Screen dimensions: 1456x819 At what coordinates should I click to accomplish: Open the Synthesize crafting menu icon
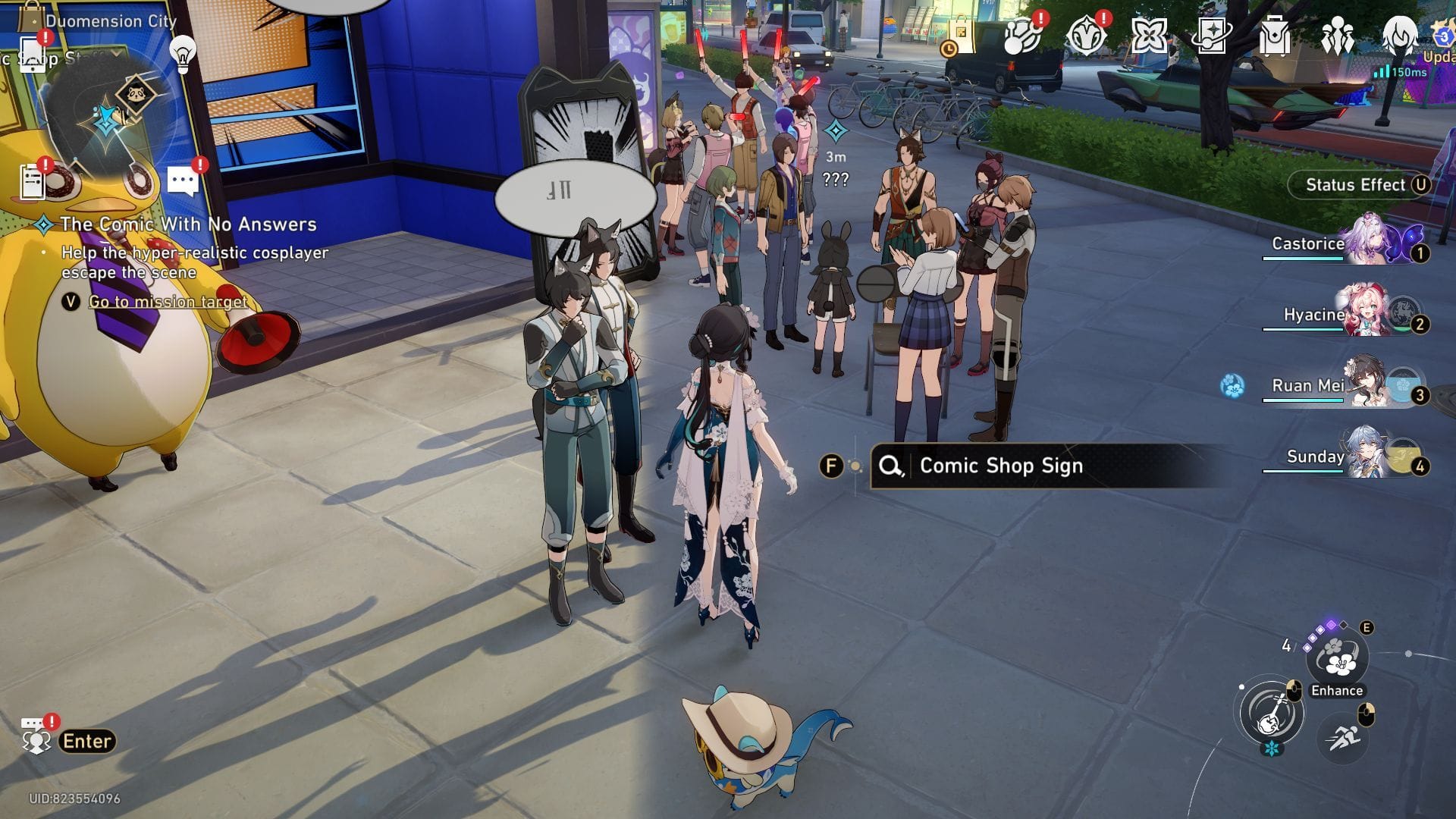(x=1019, y=34)
